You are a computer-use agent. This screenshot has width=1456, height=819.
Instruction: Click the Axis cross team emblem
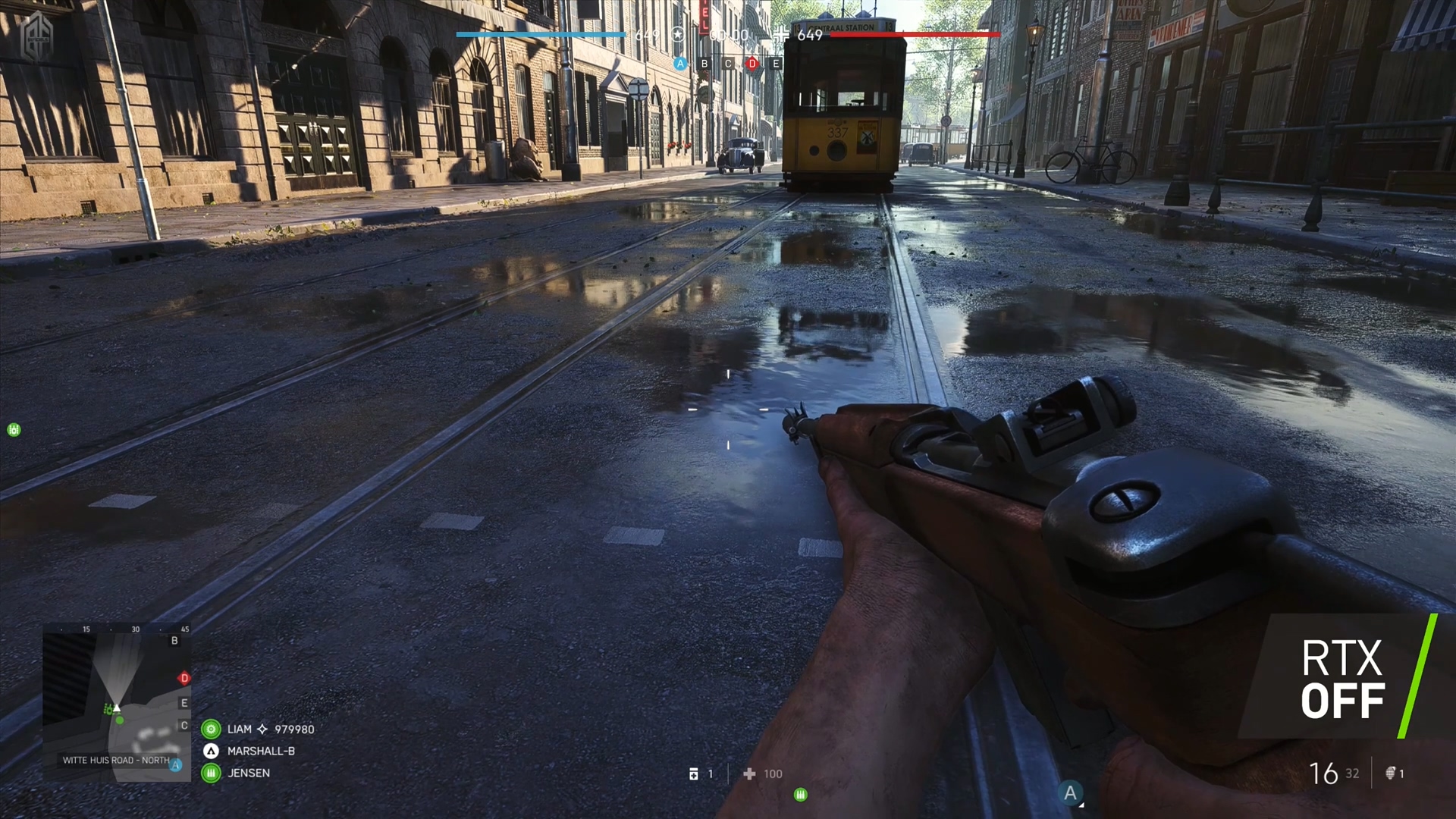click(780, 34)
